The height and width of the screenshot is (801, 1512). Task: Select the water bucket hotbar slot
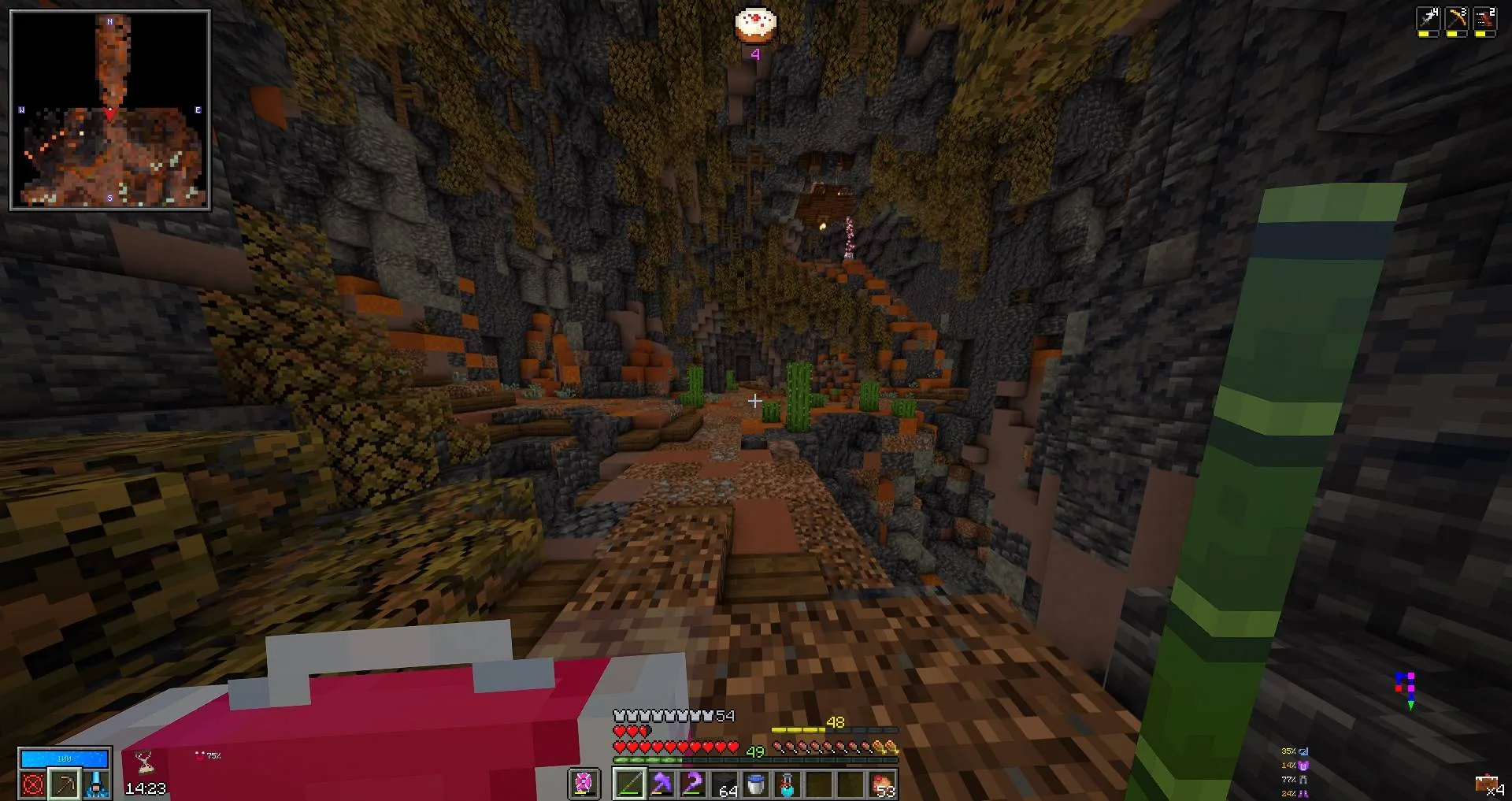[755, 782]
